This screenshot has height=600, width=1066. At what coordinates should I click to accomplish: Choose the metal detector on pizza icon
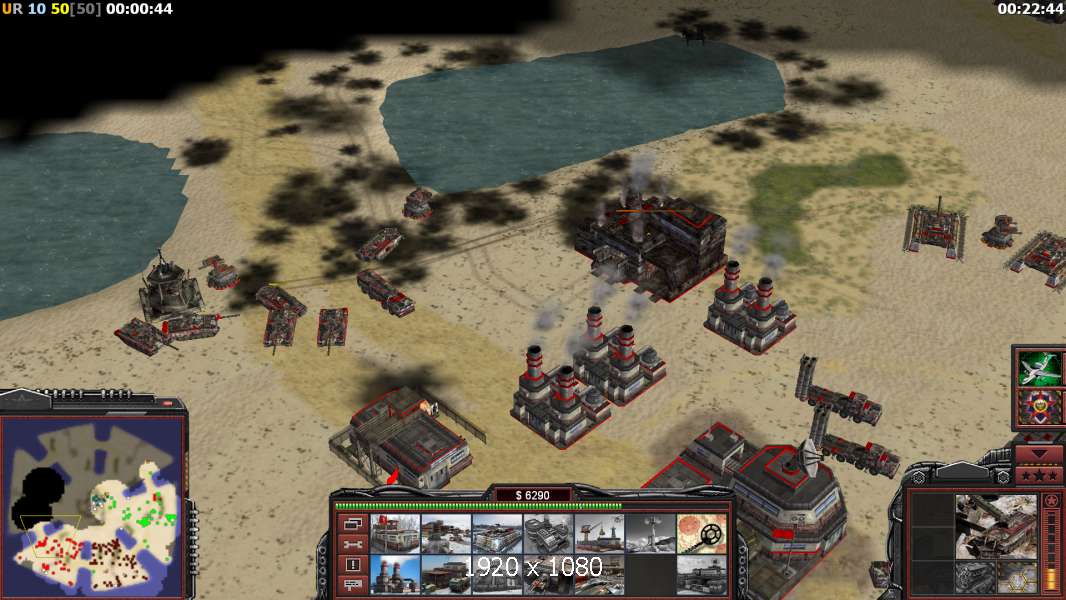coord(701,533)
